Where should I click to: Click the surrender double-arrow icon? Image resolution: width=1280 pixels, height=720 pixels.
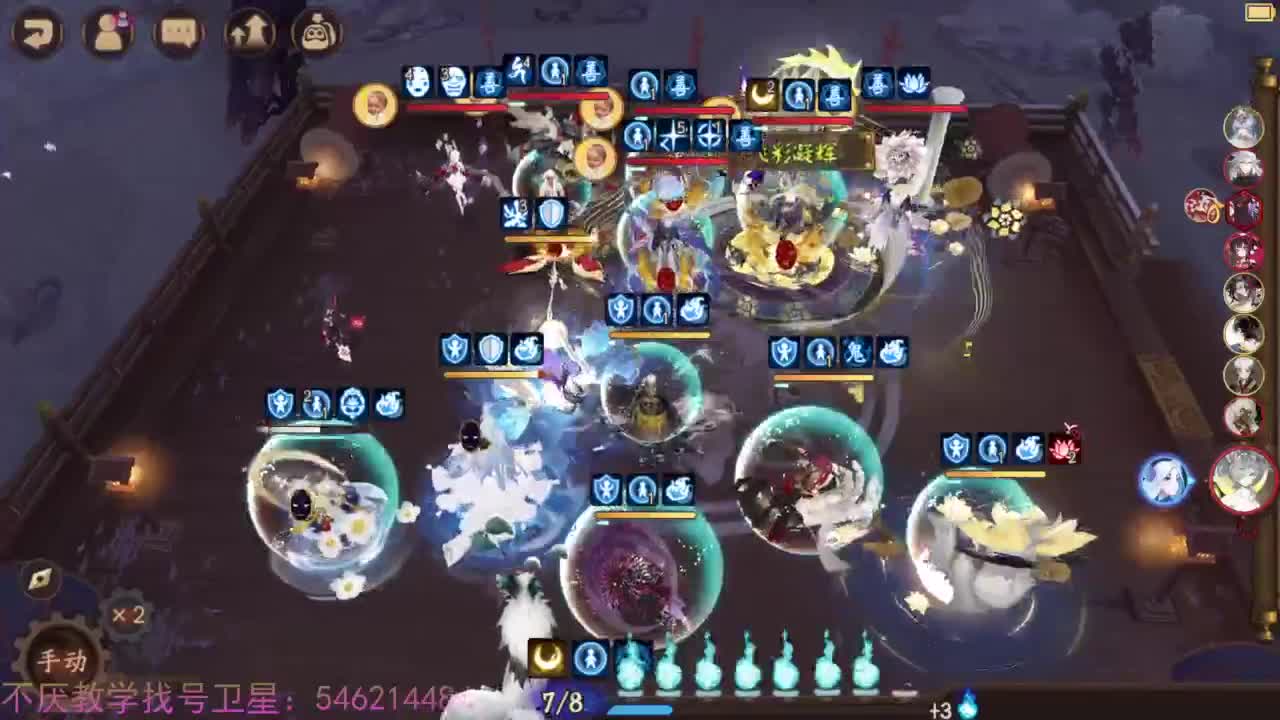[x=248, y=32]
